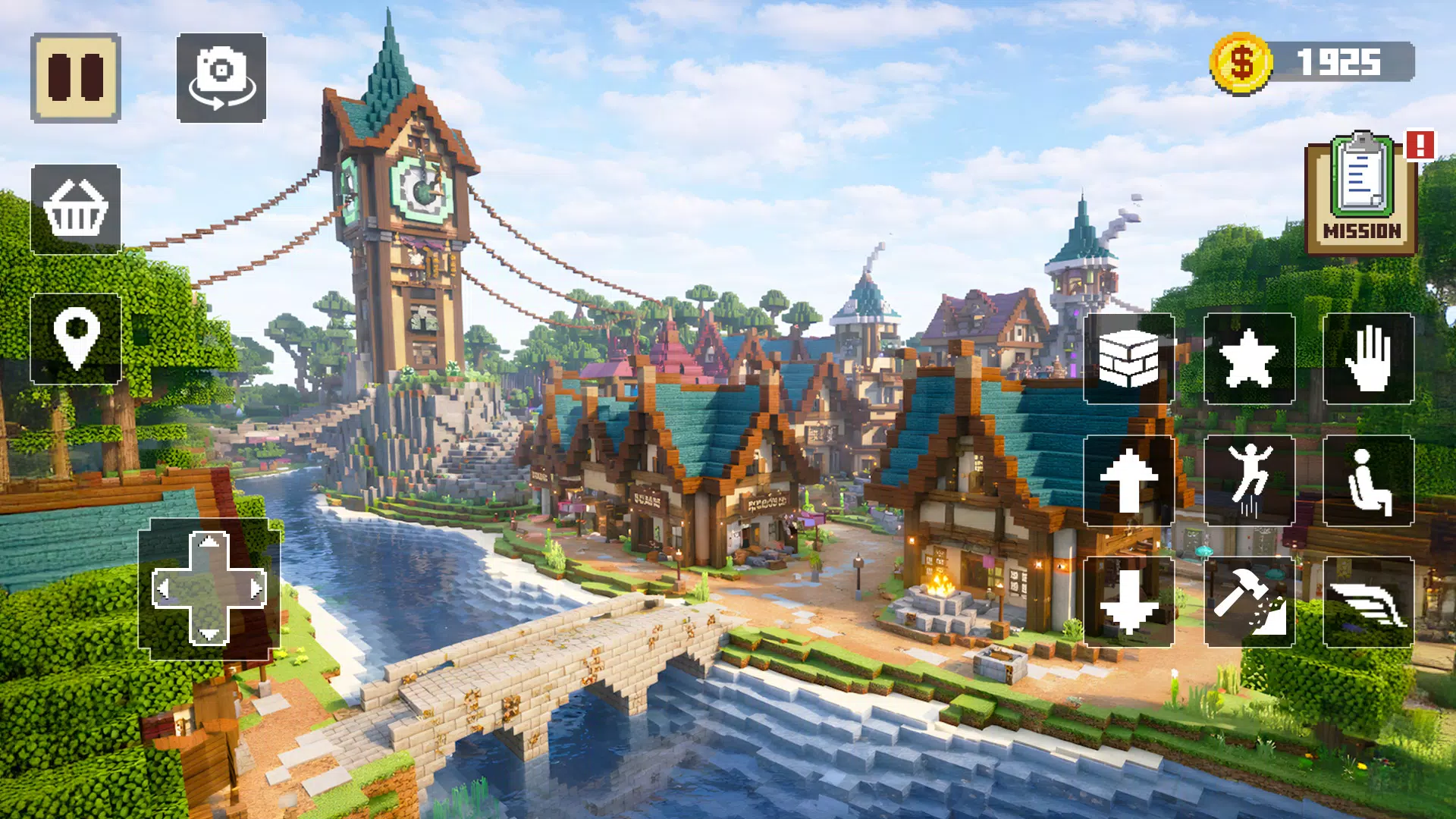This screenshot has height=819, width=1456.
Task: Tap the red mission notification badge
Action: (x=1420, y=146)
